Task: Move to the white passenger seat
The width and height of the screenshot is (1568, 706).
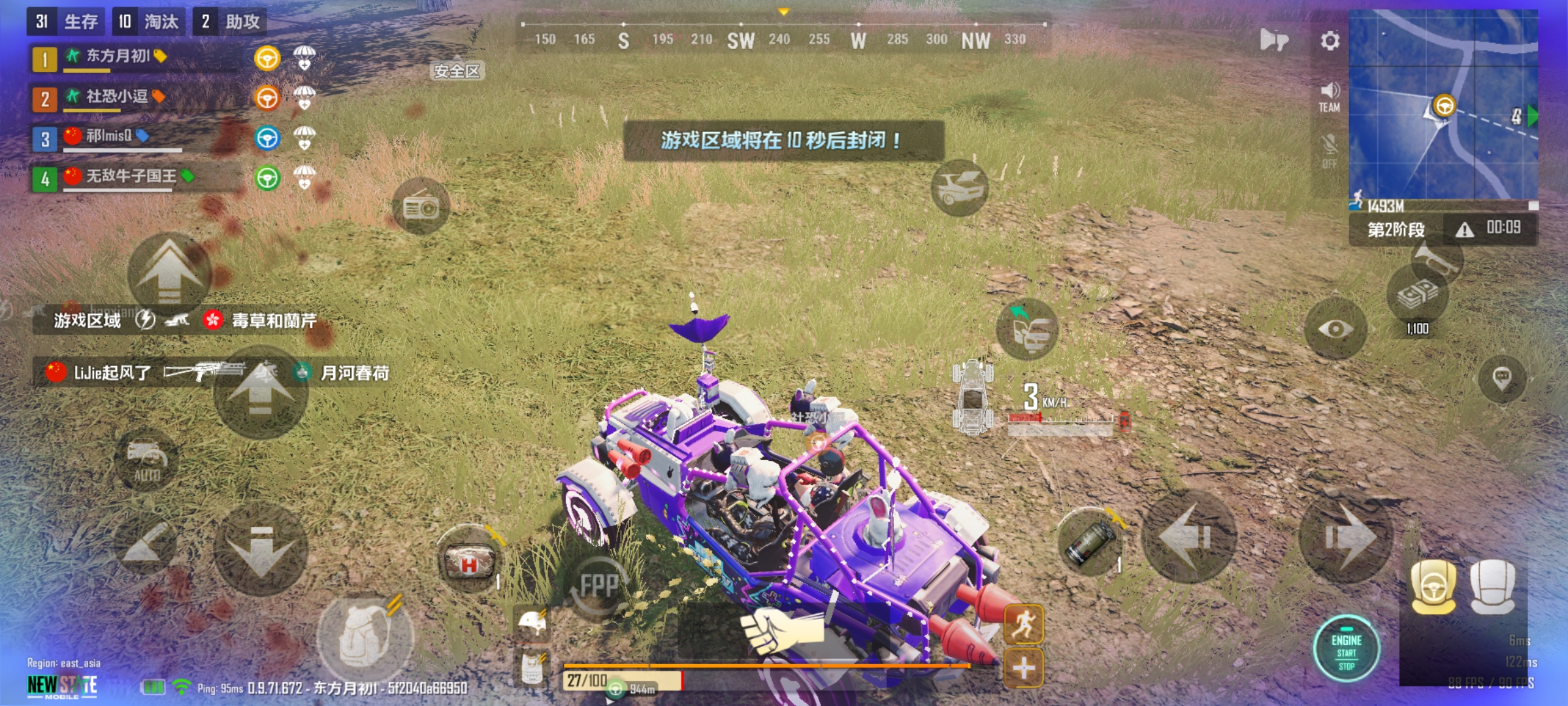Action: coord(1492,586)
